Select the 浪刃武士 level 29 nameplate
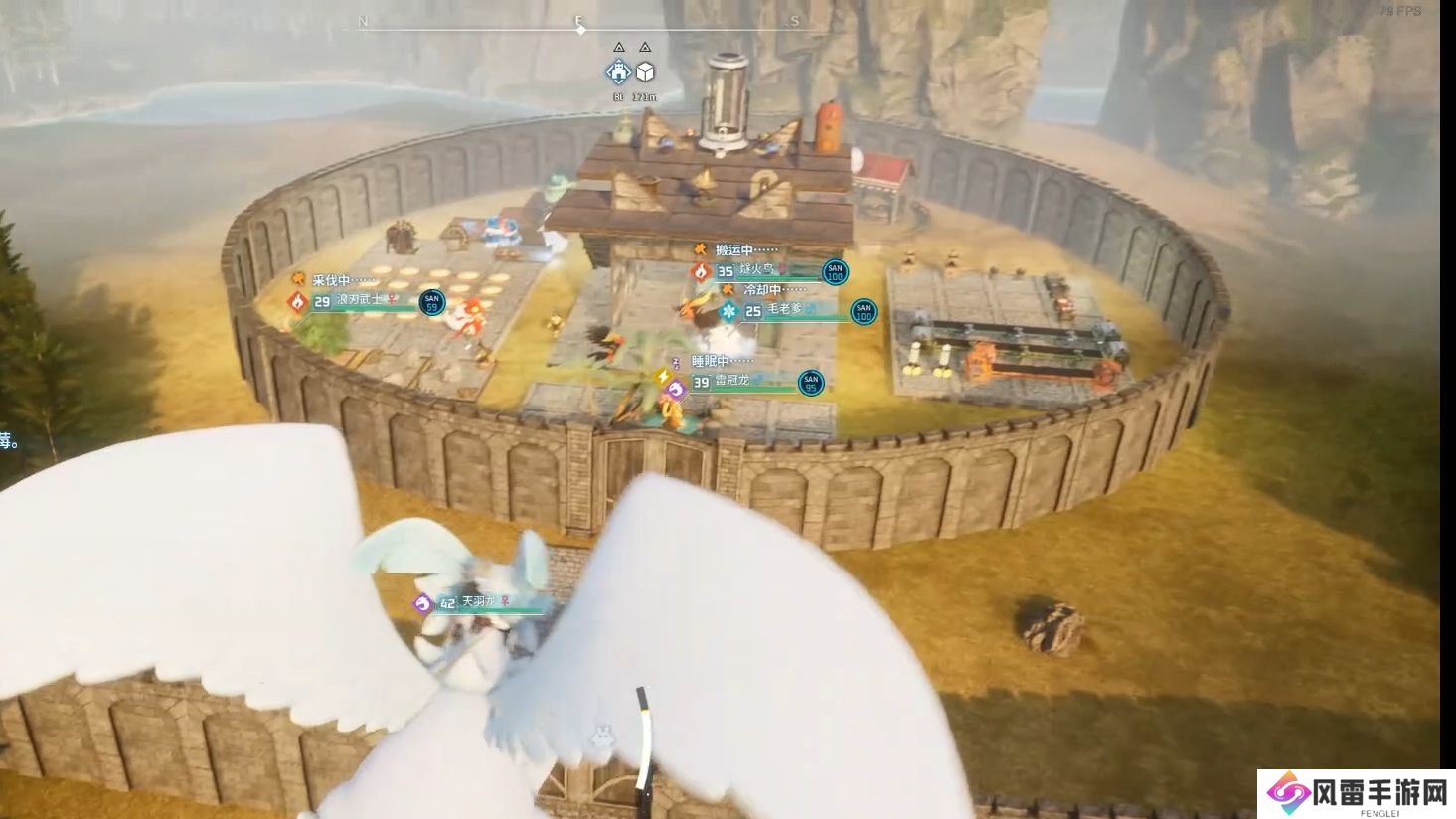 (364, 300)
